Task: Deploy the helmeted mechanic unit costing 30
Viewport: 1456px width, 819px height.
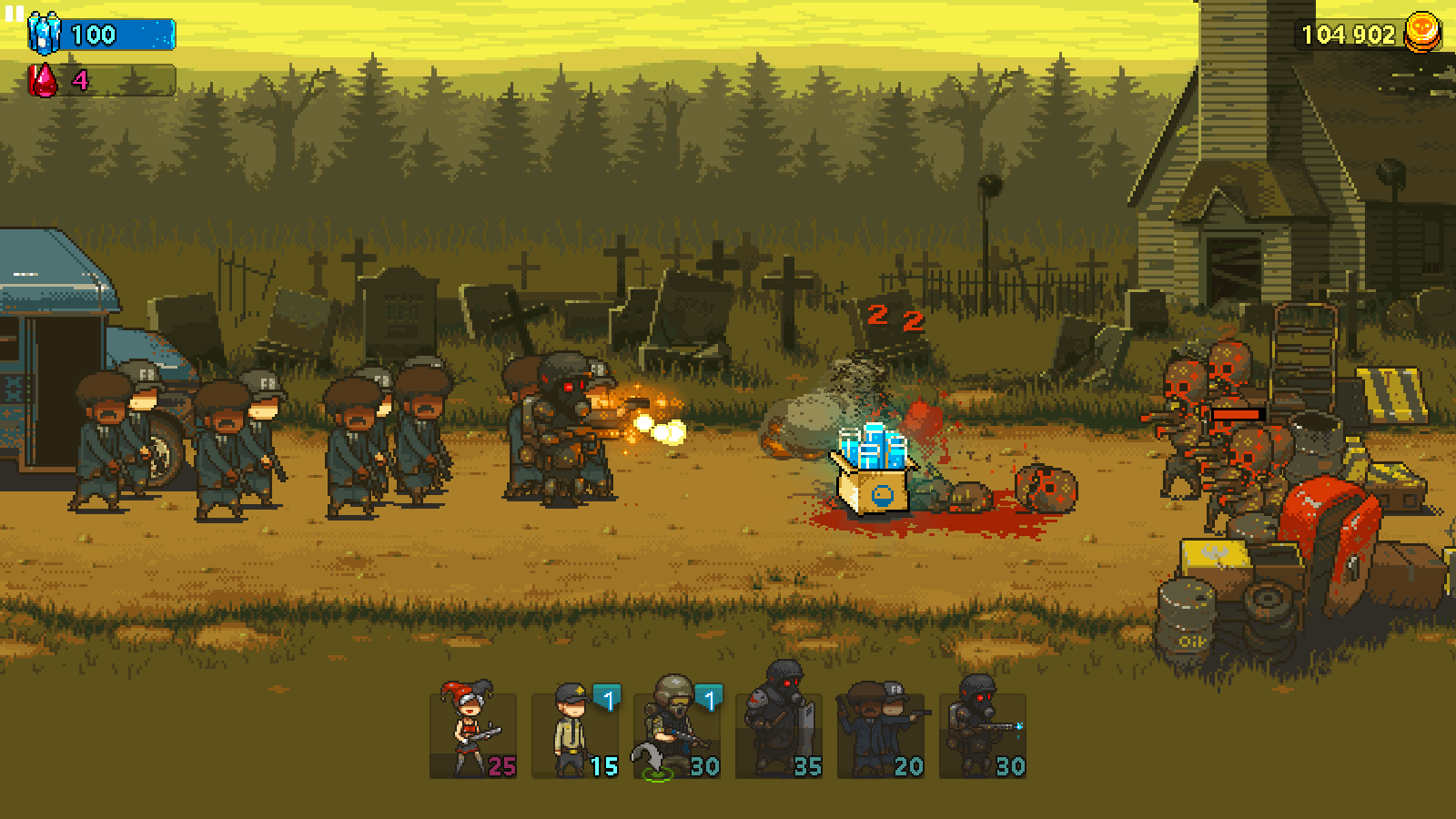Action: point(677,733)
